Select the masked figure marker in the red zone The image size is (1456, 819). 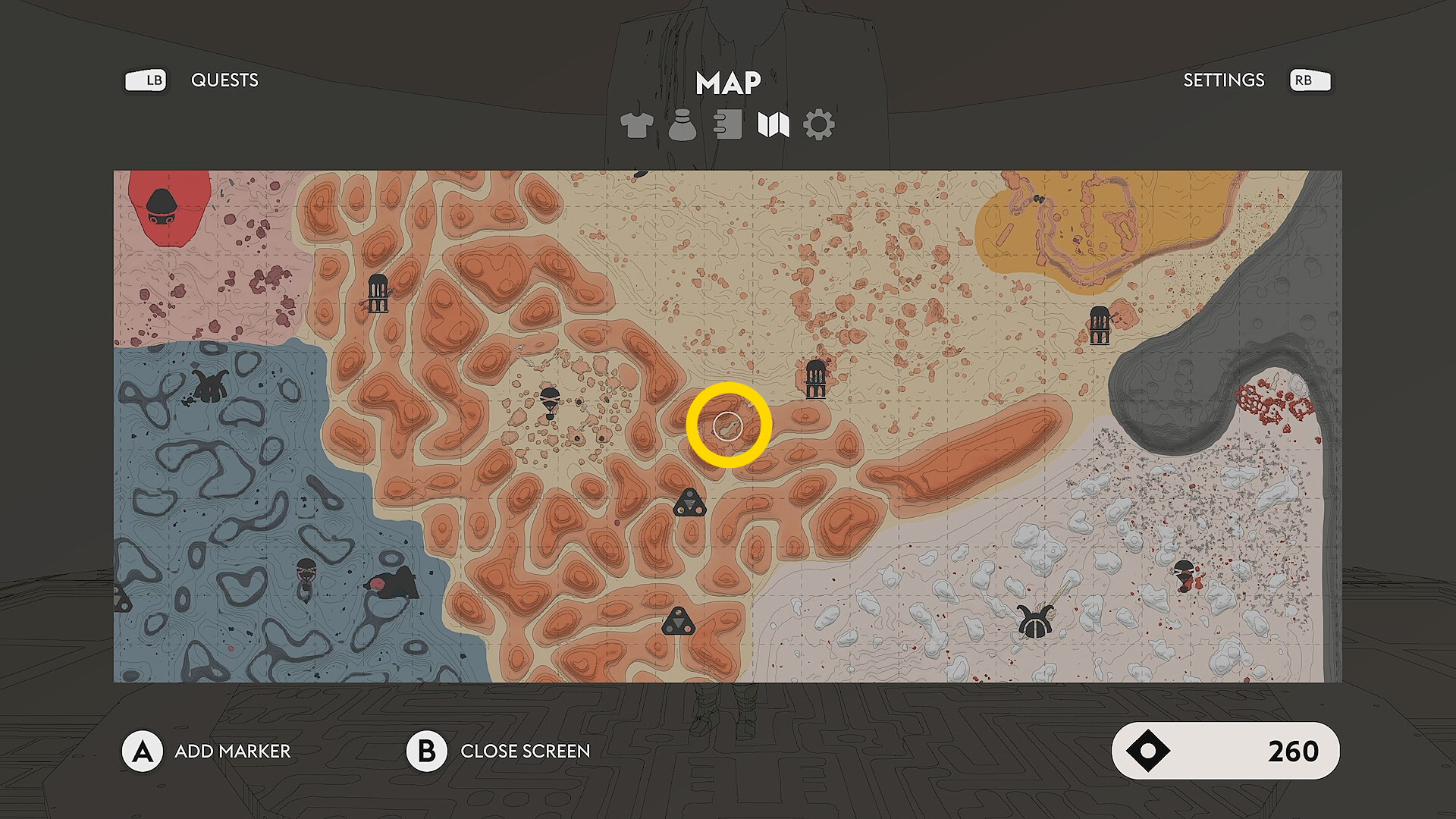161,207
